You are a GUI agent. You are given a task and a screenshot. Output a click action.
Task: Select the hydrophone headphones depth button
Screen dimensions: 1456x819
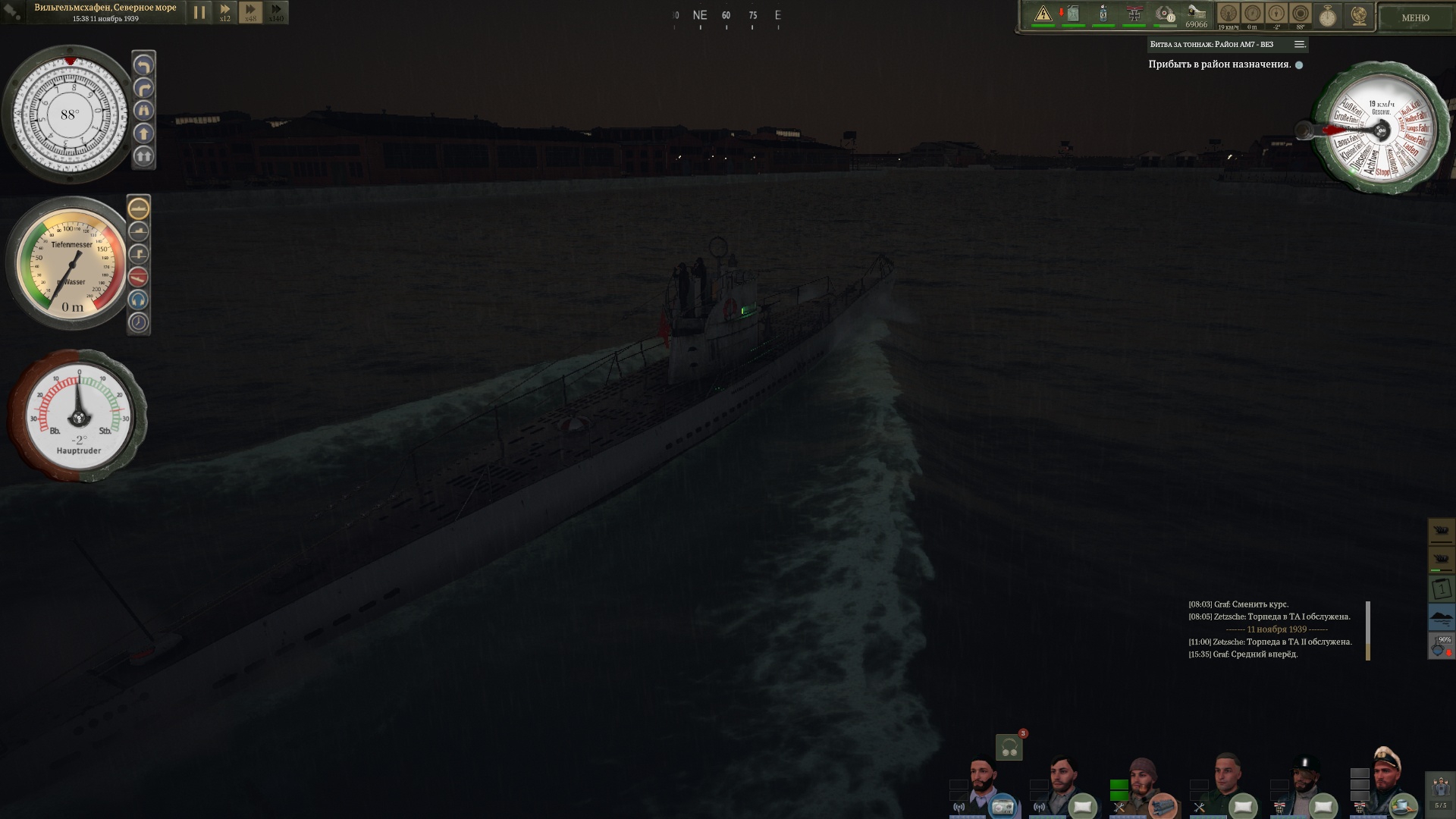(139, 300)
